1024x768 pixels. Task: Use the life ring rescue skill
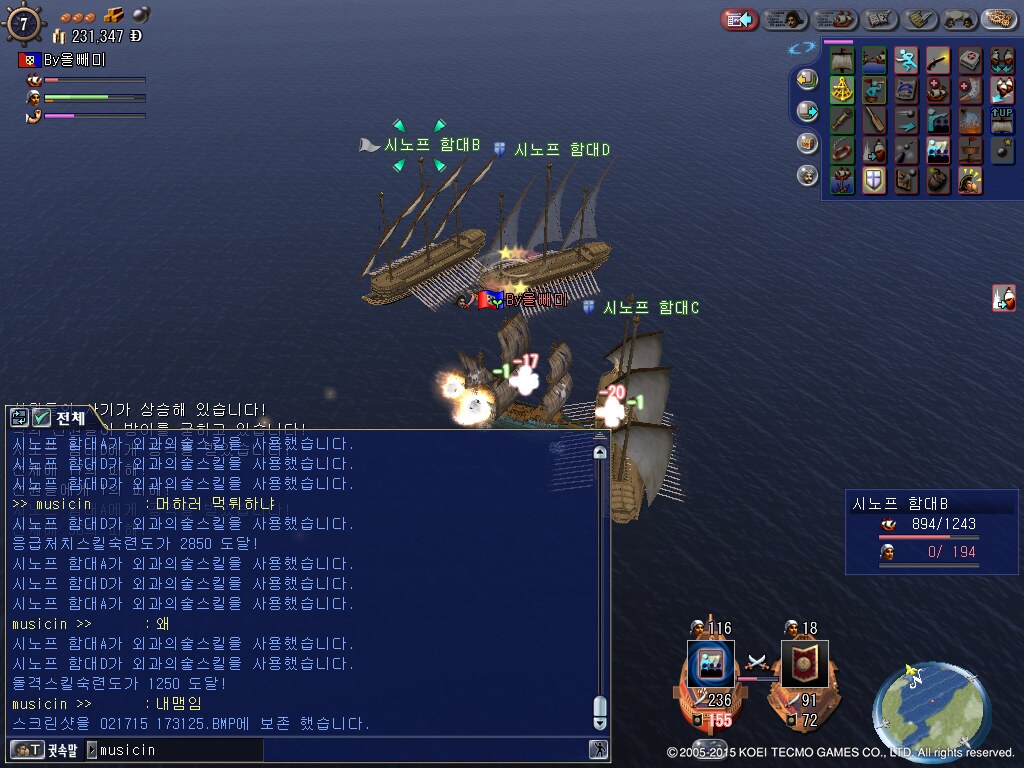(x=842, y=151)
